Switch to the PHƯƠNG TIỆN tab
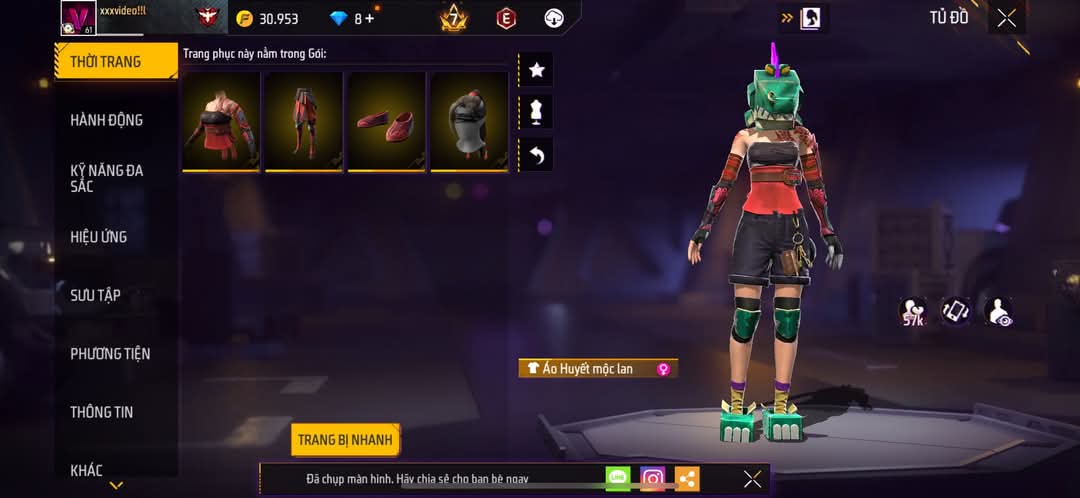The image size is (1080, 498). coord(110,353)
